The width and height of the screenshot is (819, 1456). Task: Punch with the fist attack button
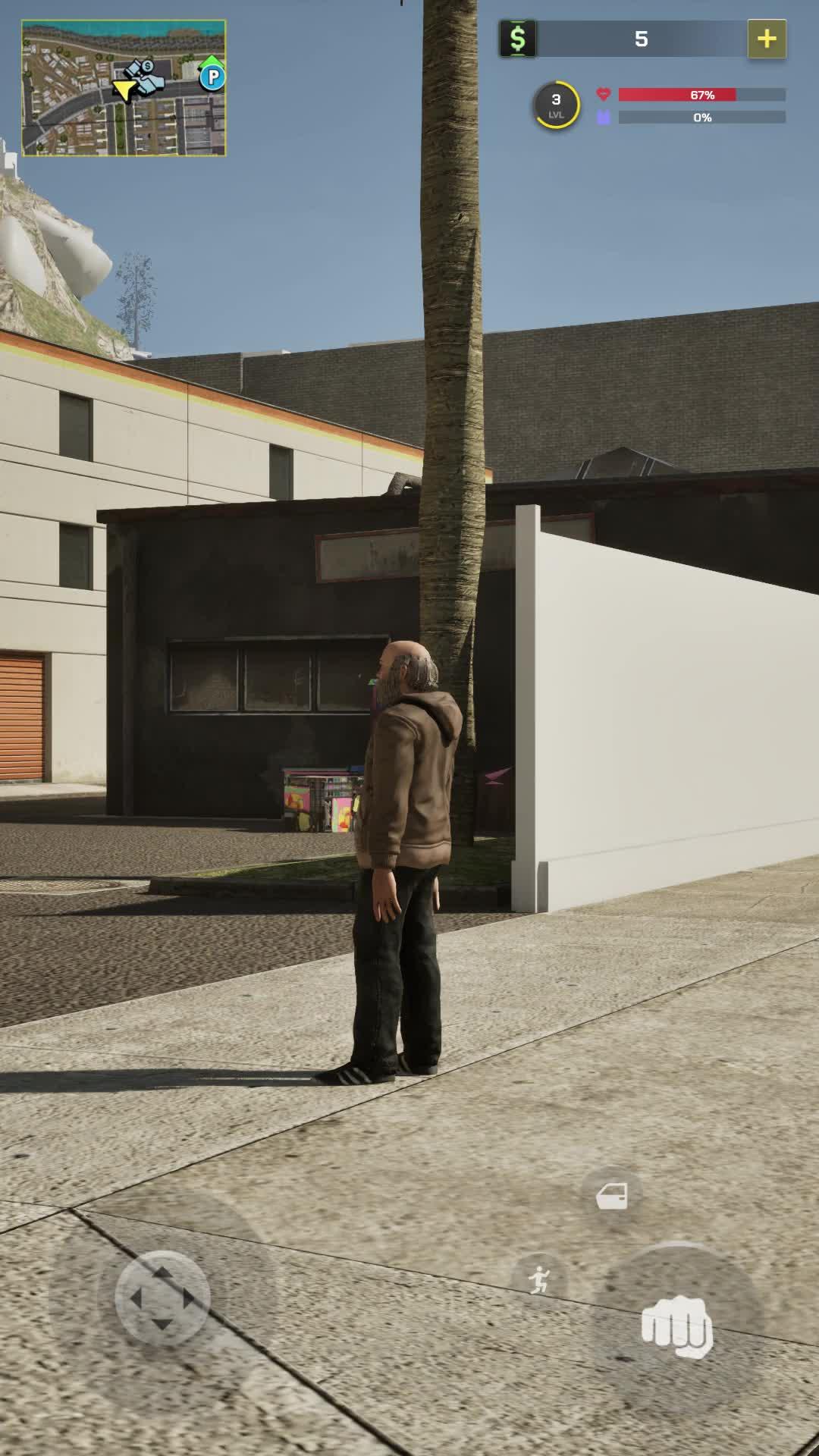point(677,1326)
